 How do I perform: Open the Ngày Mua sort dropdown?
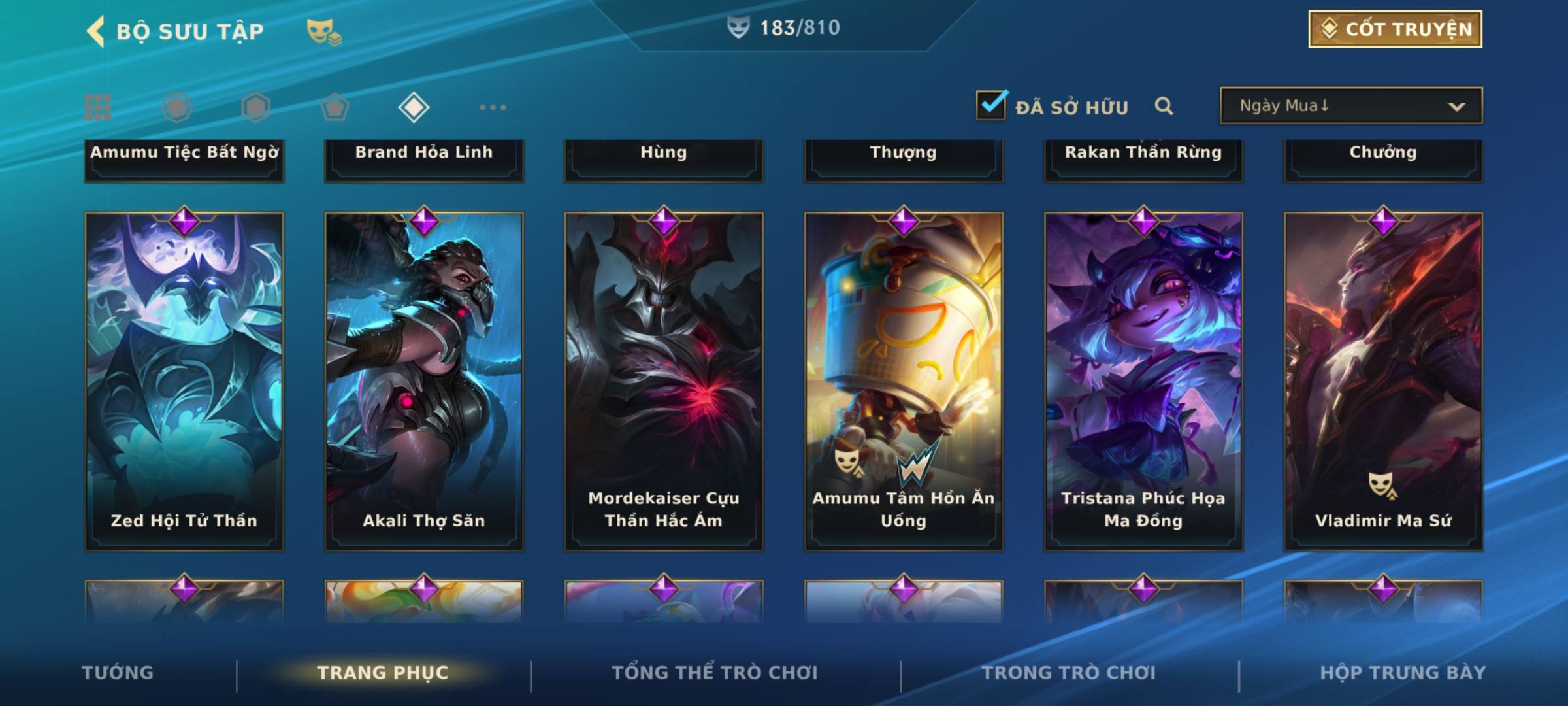tap(1350, 106)
